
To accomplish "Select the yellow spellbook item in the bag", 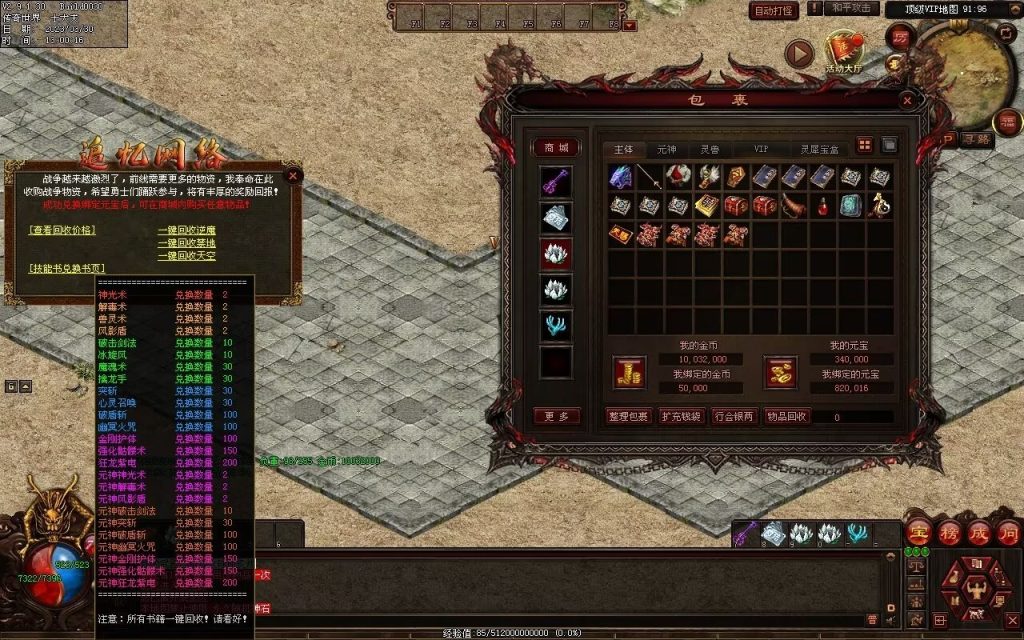I will click(x=707, y=206).
